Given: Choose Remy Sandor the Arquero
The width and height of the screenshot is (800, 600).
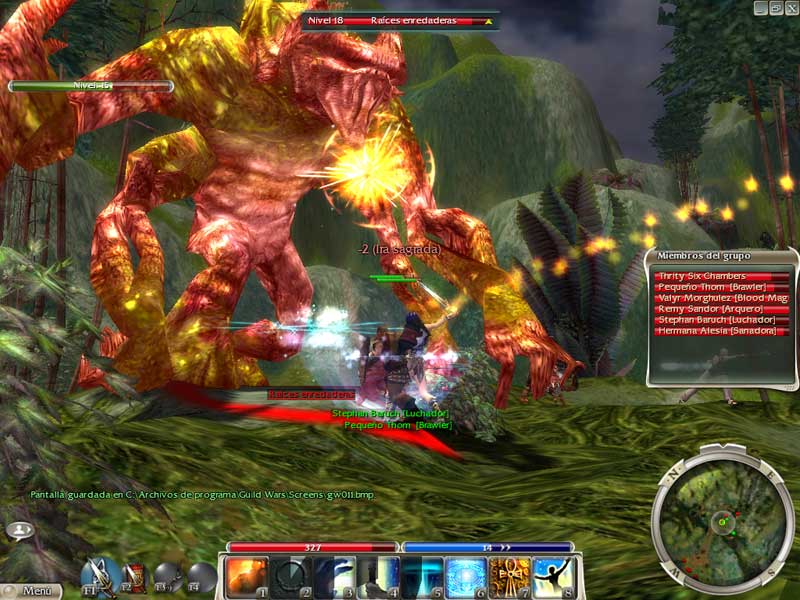Looking at the screenshot, I should tap(722, 309).
